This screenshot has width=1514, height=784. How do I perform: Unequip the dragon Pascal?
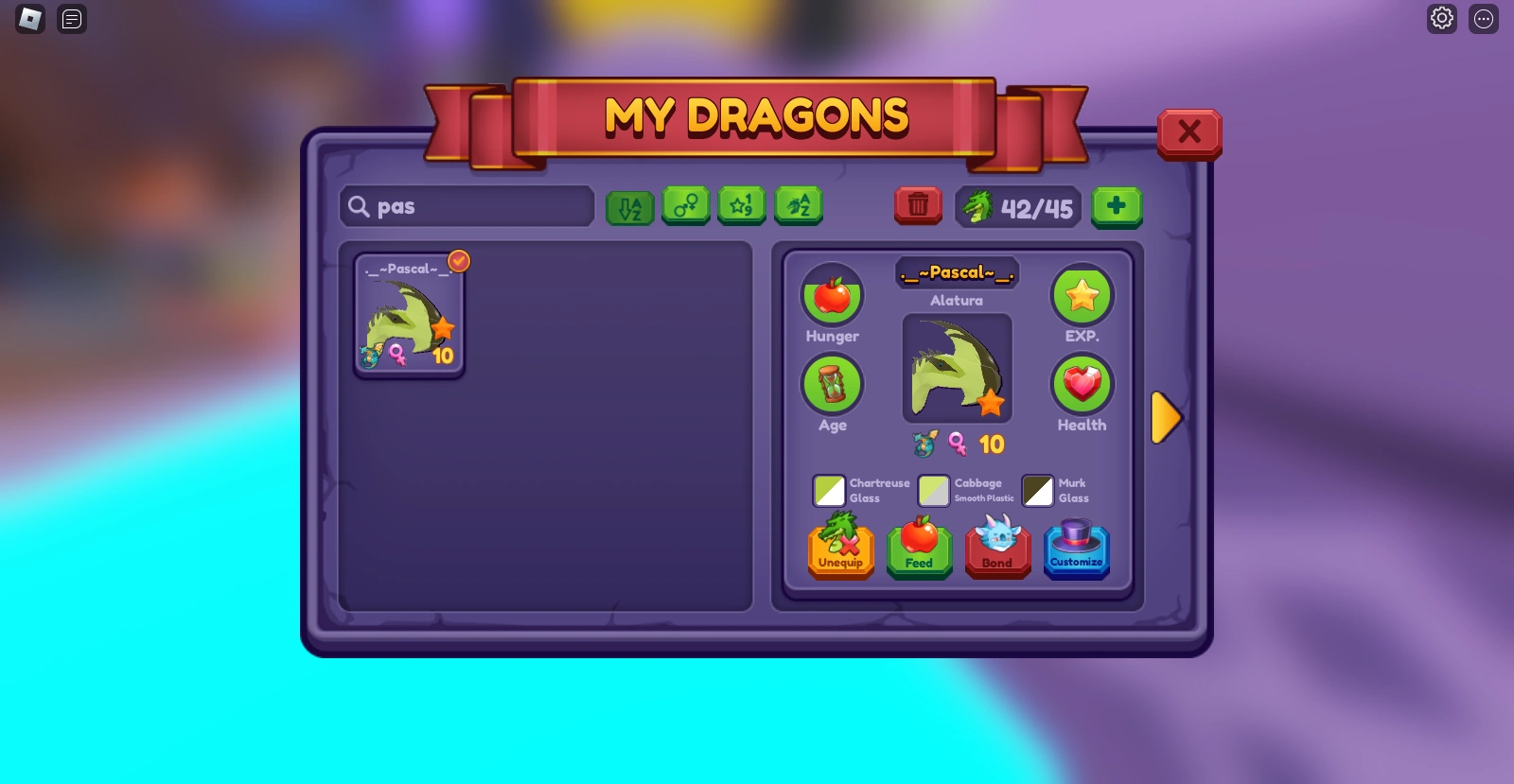(840, 549)
